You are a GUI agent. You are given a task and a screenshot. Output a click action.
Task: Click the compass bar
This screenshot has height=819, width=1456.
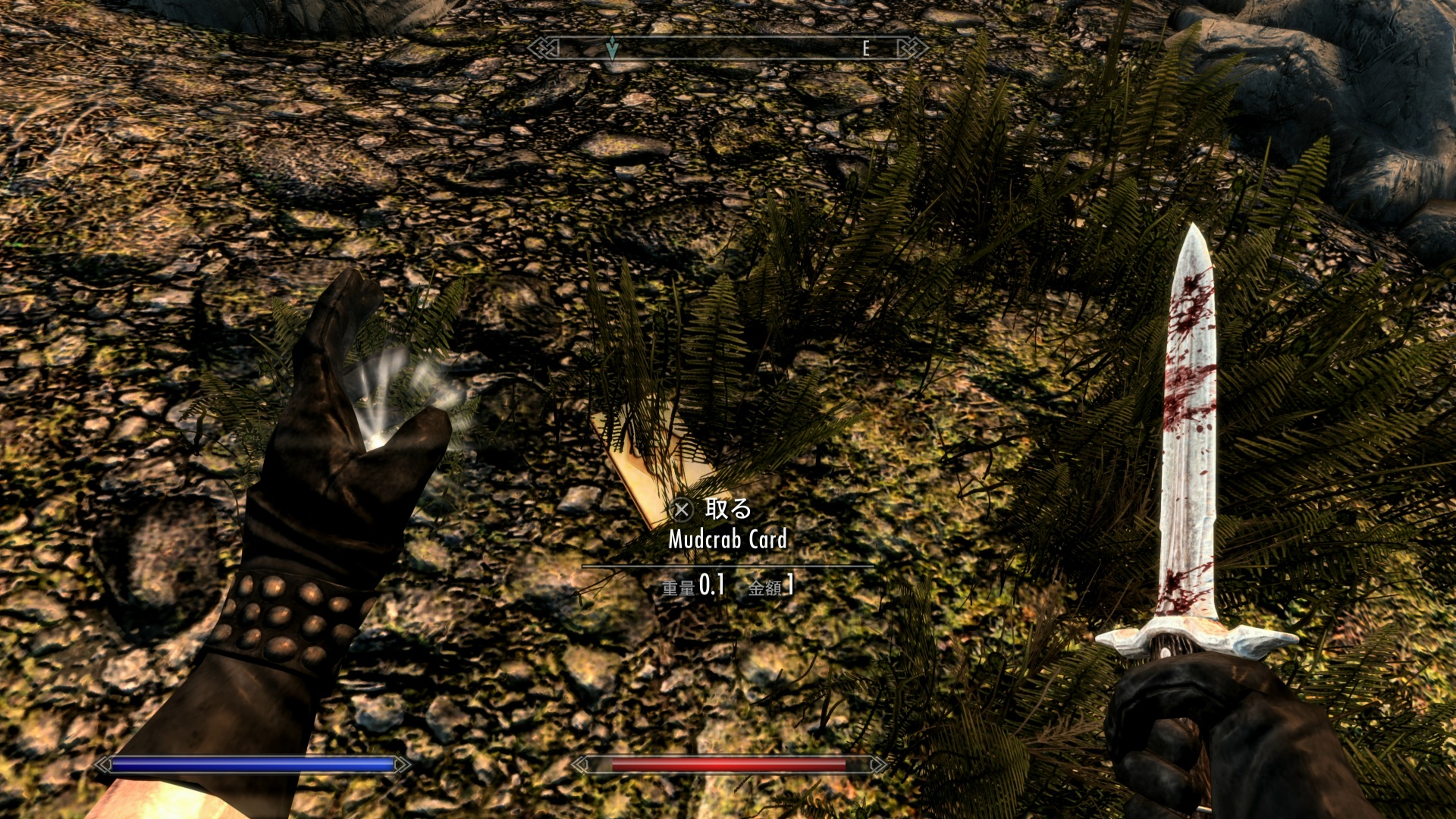tap(728, 49)
